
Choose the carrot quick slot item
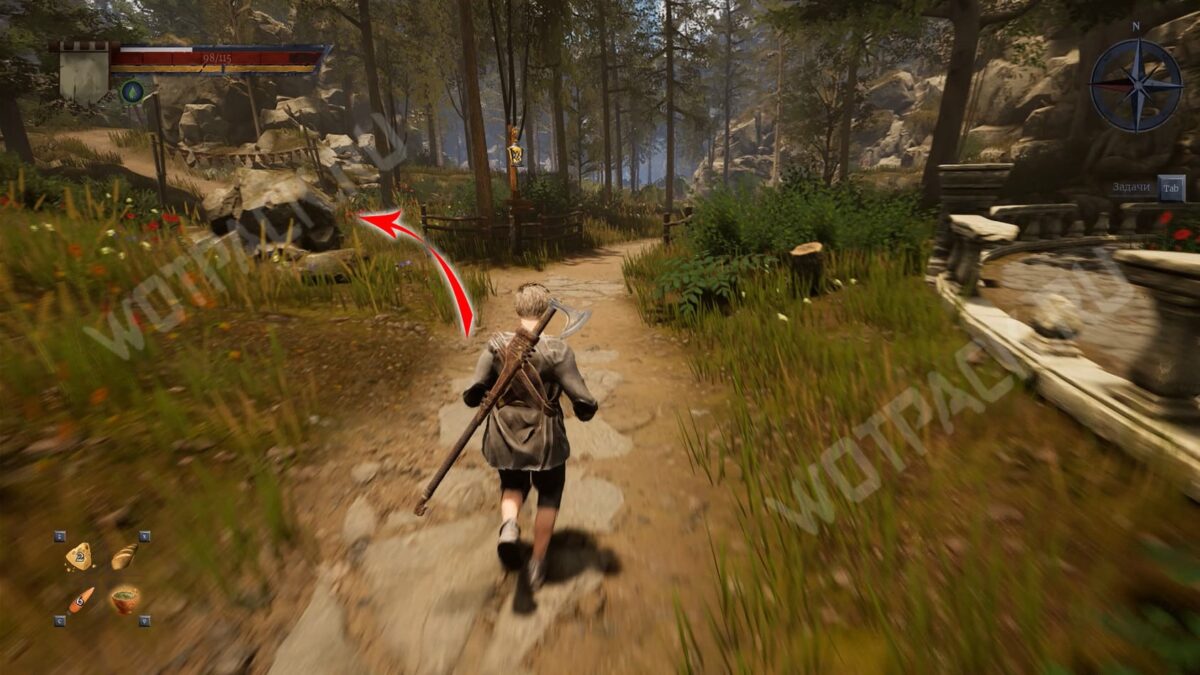79,600
